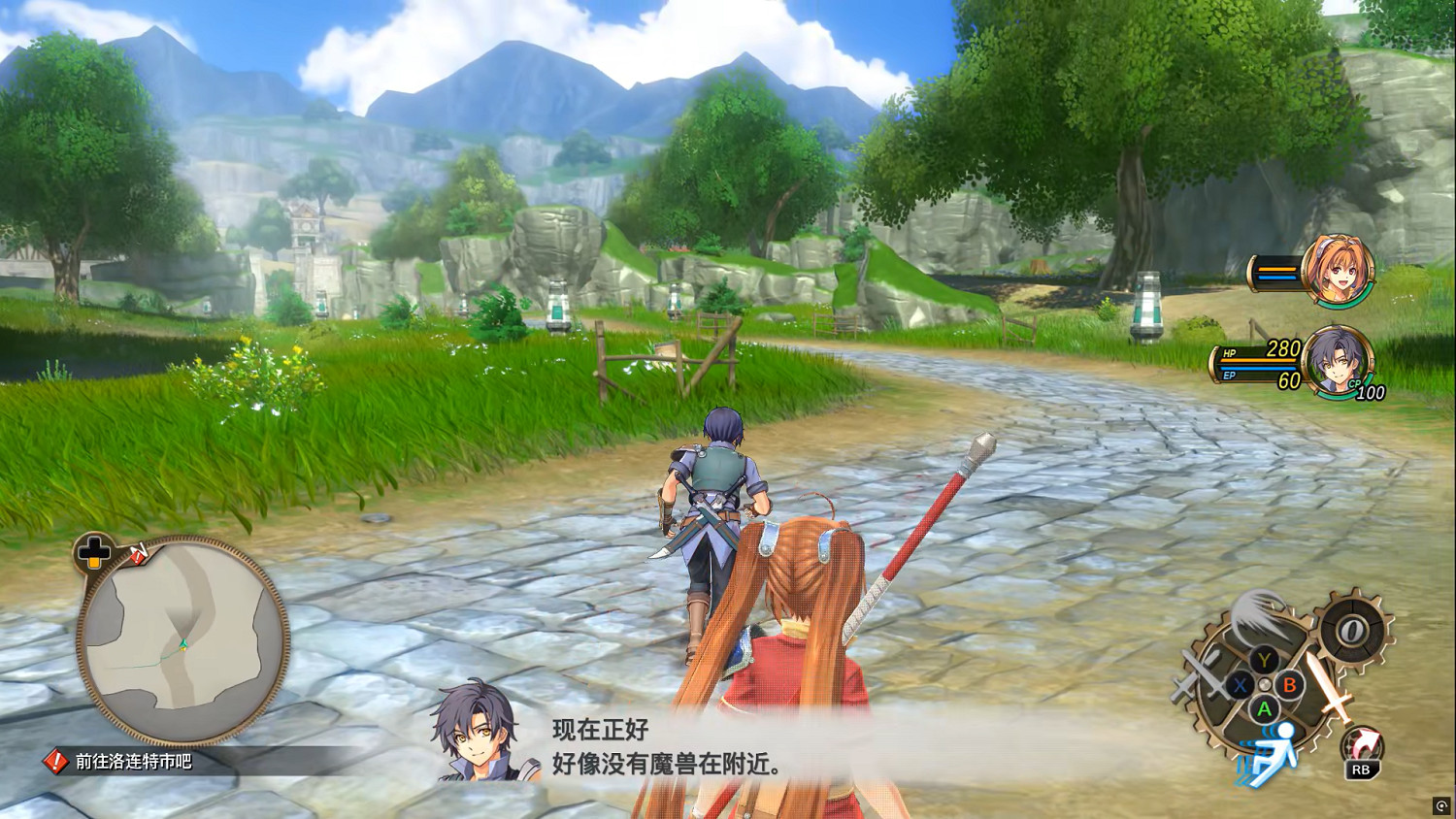Select the HP 280 status entry
This screenshot has width=1456, height=819.
click(1260, 350)
